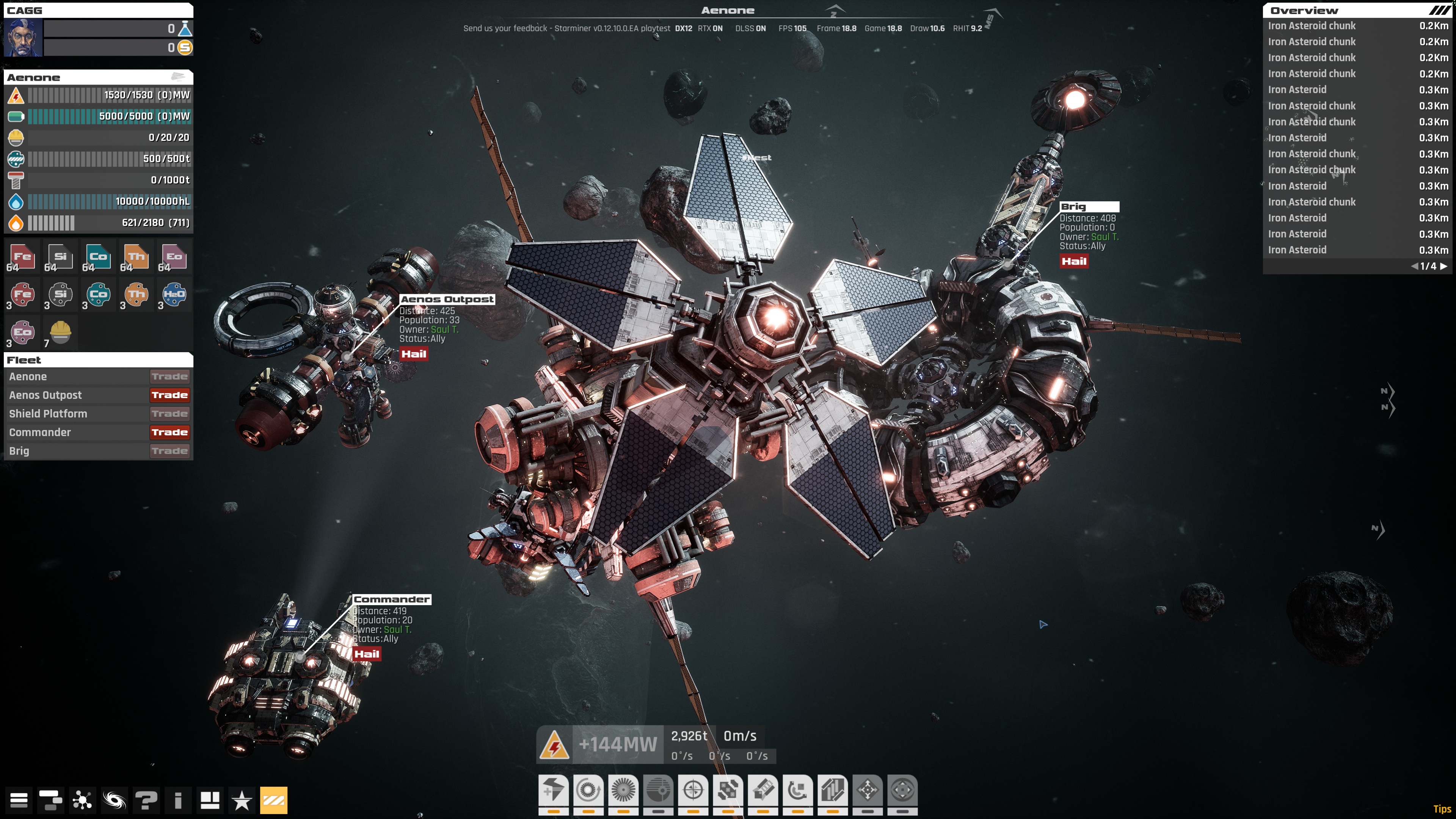1456x819 pixels.
Task: Activate the crosshair targeting module
Action: point(693,789)
